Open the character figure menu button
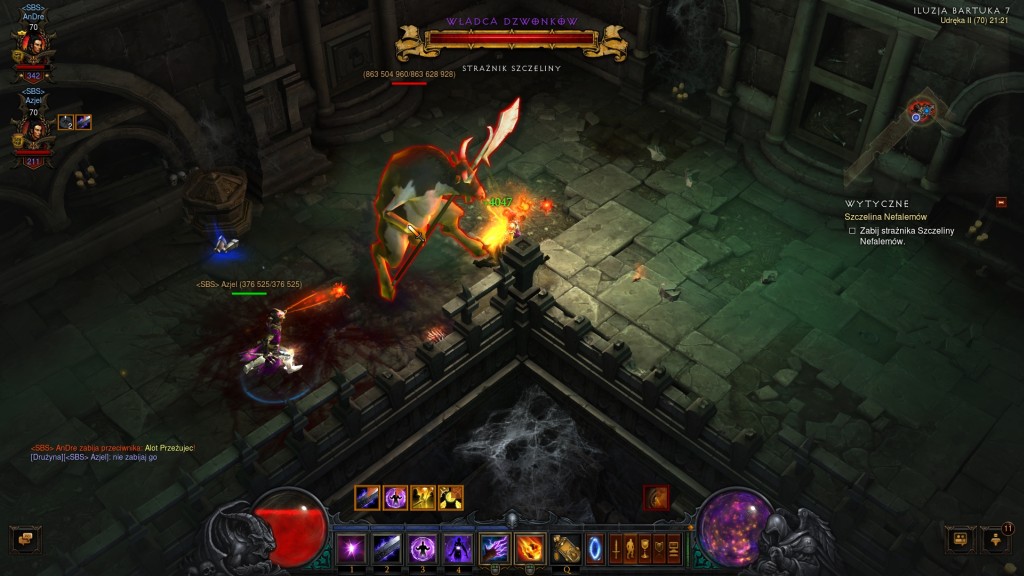Screen dimensions: 1024x576 point(631,548)
